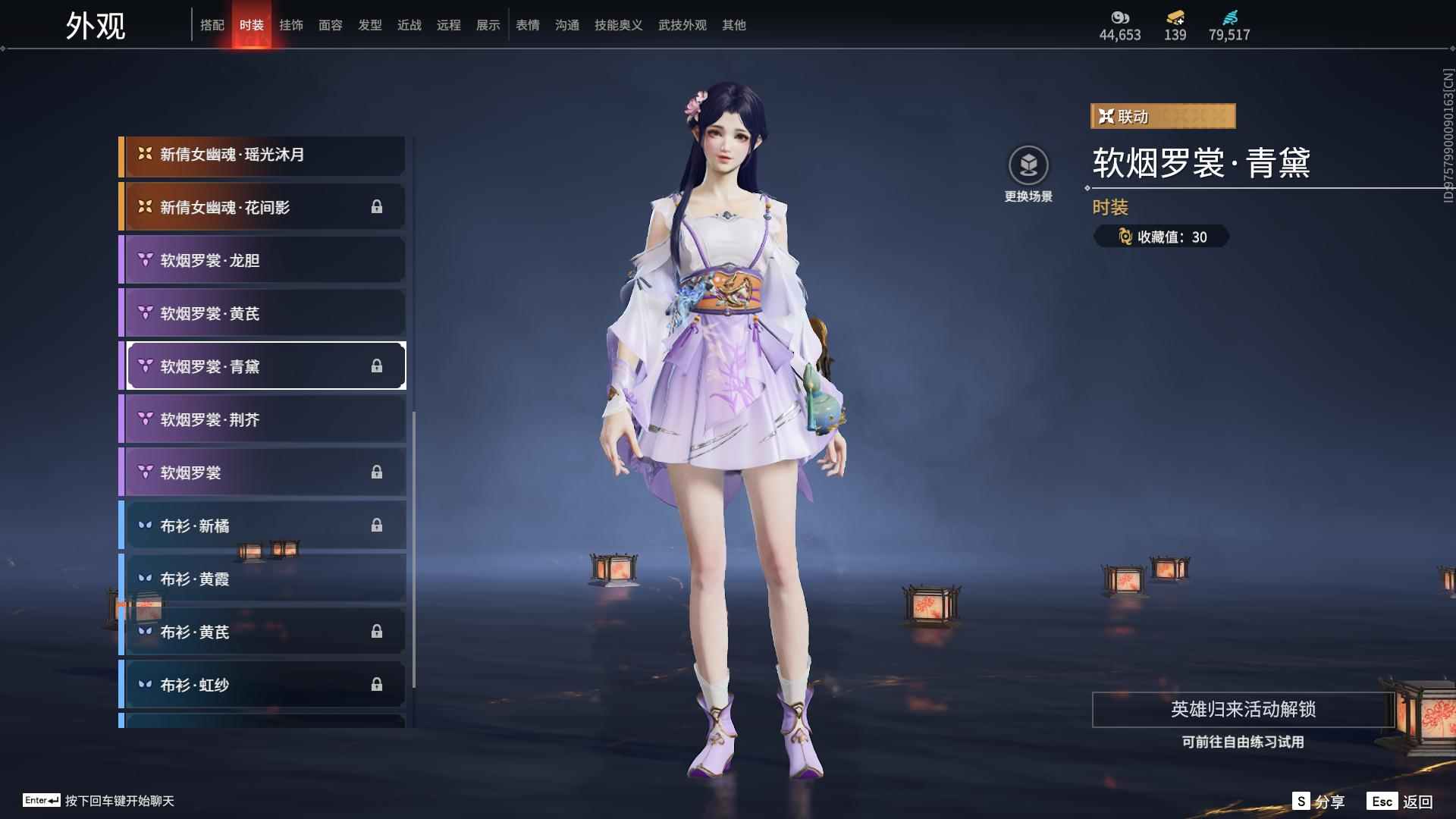Viewport: 1456px width, 819px height.
Task: Switch to the 表情 tab
Action: pos(528,25)
